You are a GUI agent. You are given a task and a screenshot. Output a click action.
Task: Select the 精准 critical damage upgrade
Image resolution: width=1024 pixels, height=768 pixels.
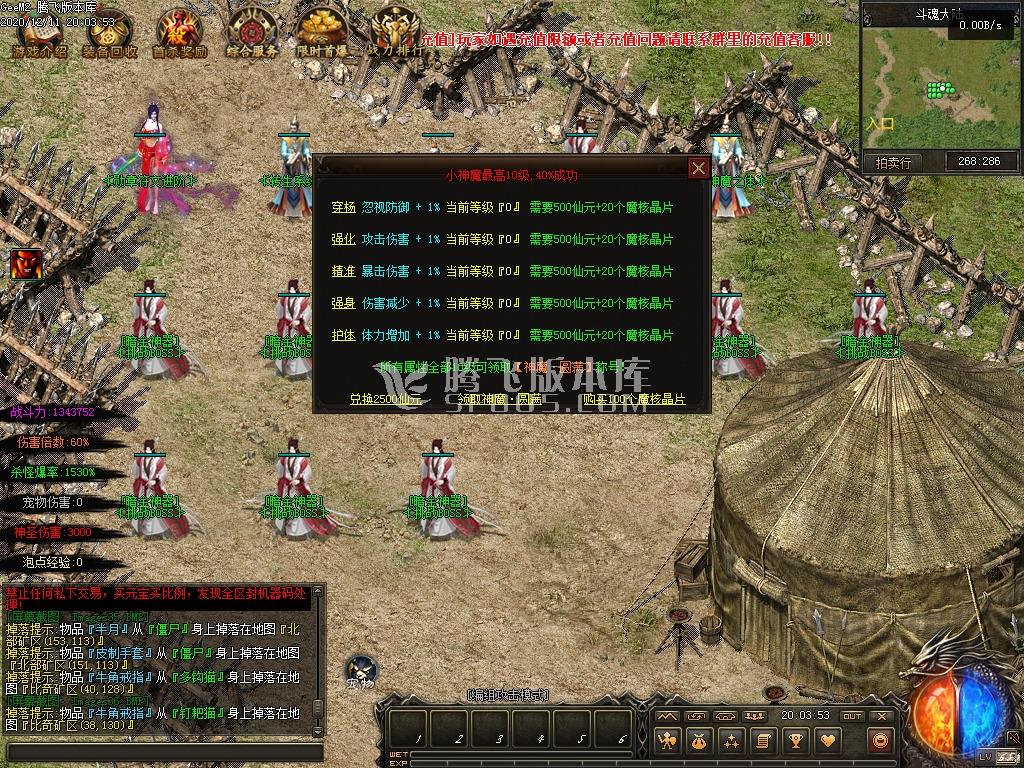tap(343, 271)
